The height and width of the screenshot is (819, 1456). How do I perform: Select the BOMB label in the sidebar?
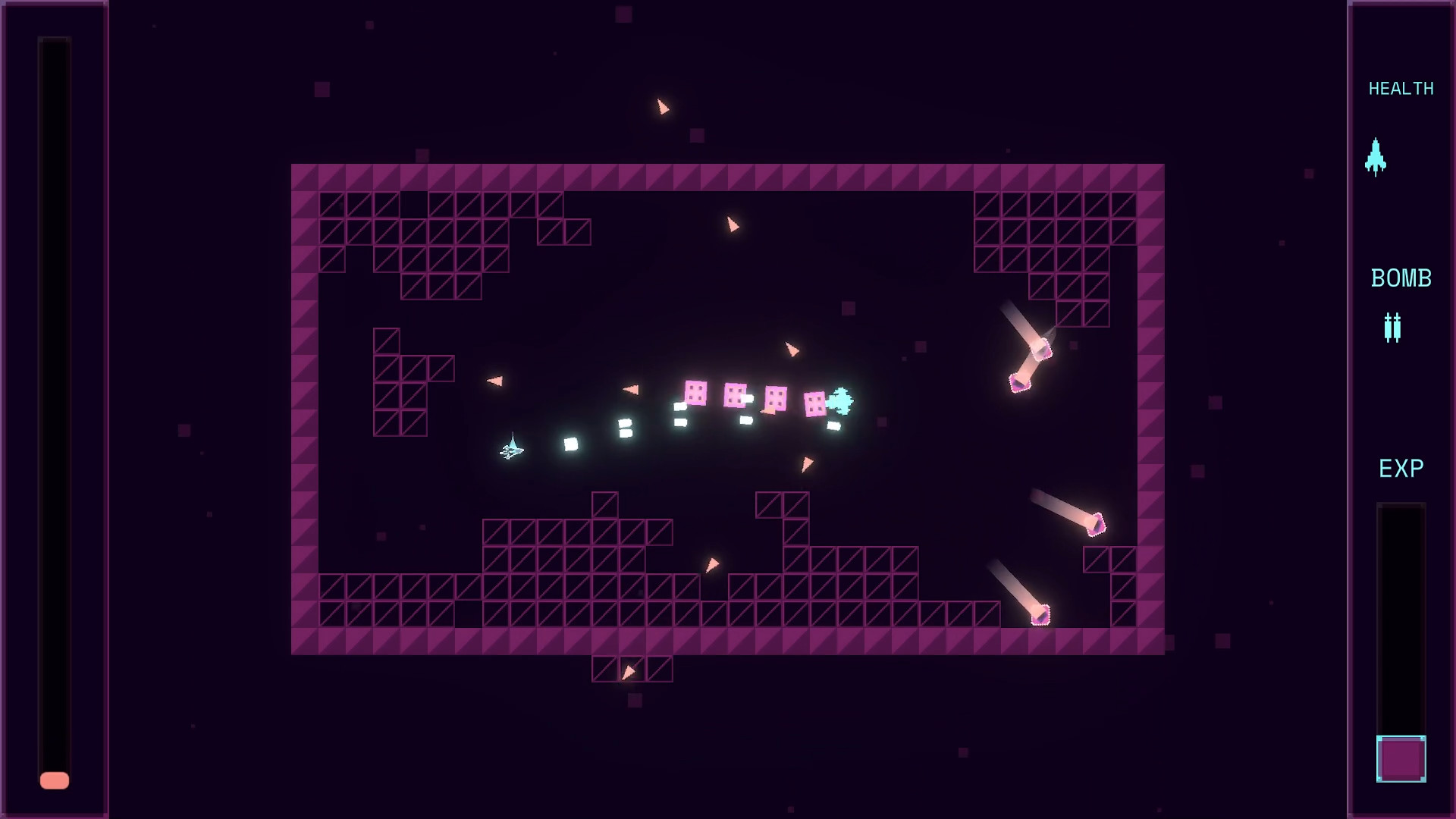click(x=1401, y=278)
